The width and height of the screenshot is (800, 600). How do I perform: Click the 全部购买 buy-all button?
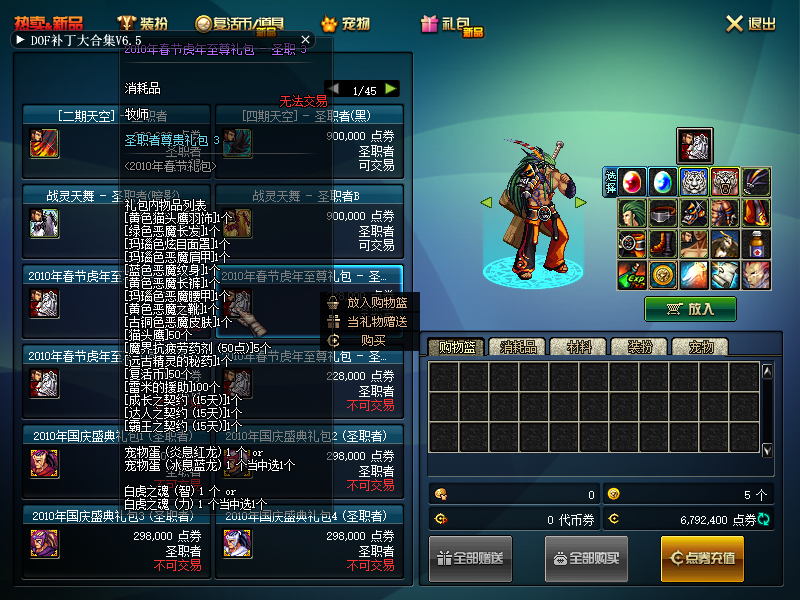coord(586,558)
